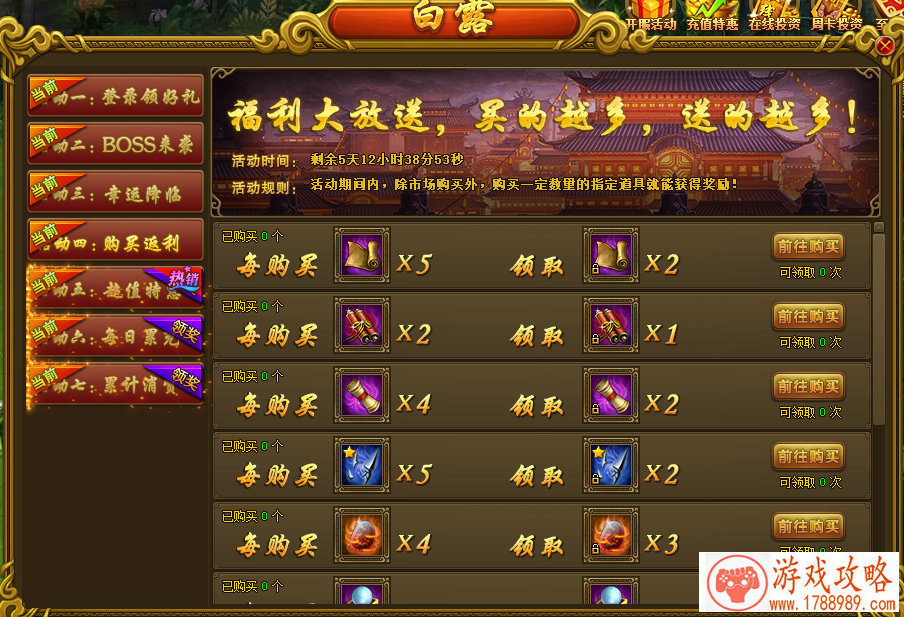904x617 pixels.
Task: Open the 开服活动 gift box icon
Action: (651, 14)
